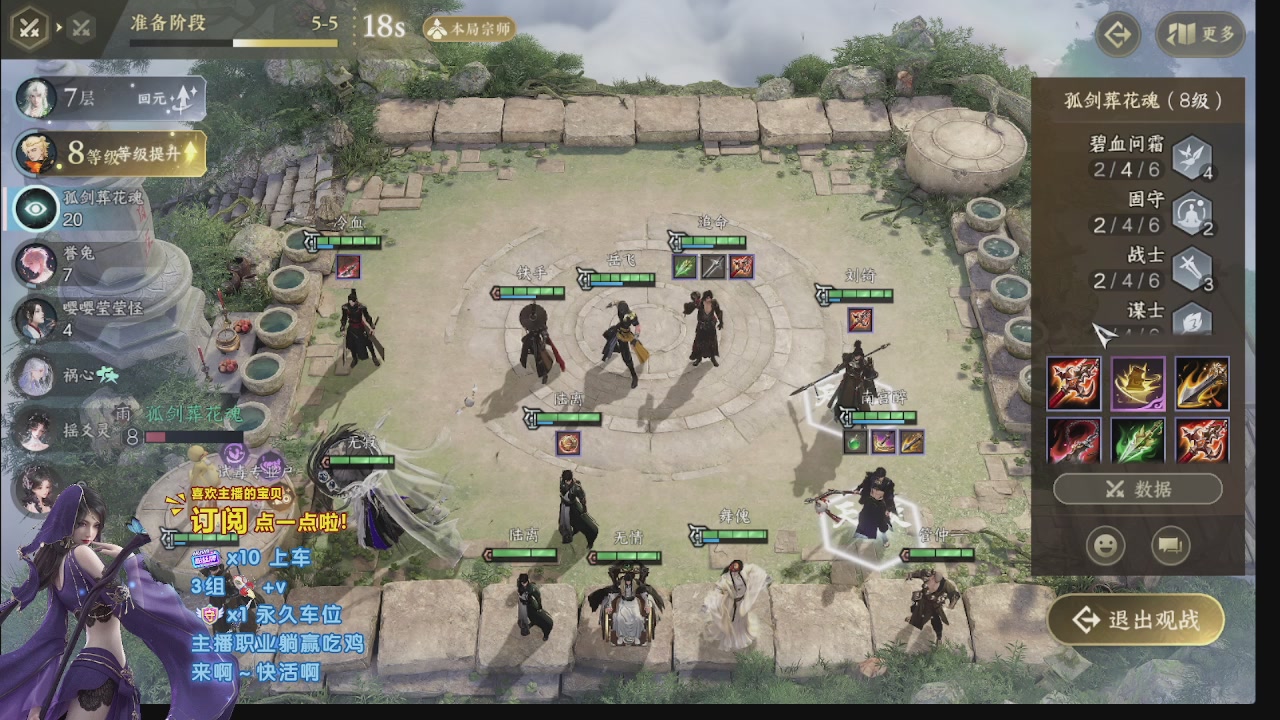This screenshot has height=720, width=1280.
Task: Inspect the green spear item icon
Action: click(1137, 440)
